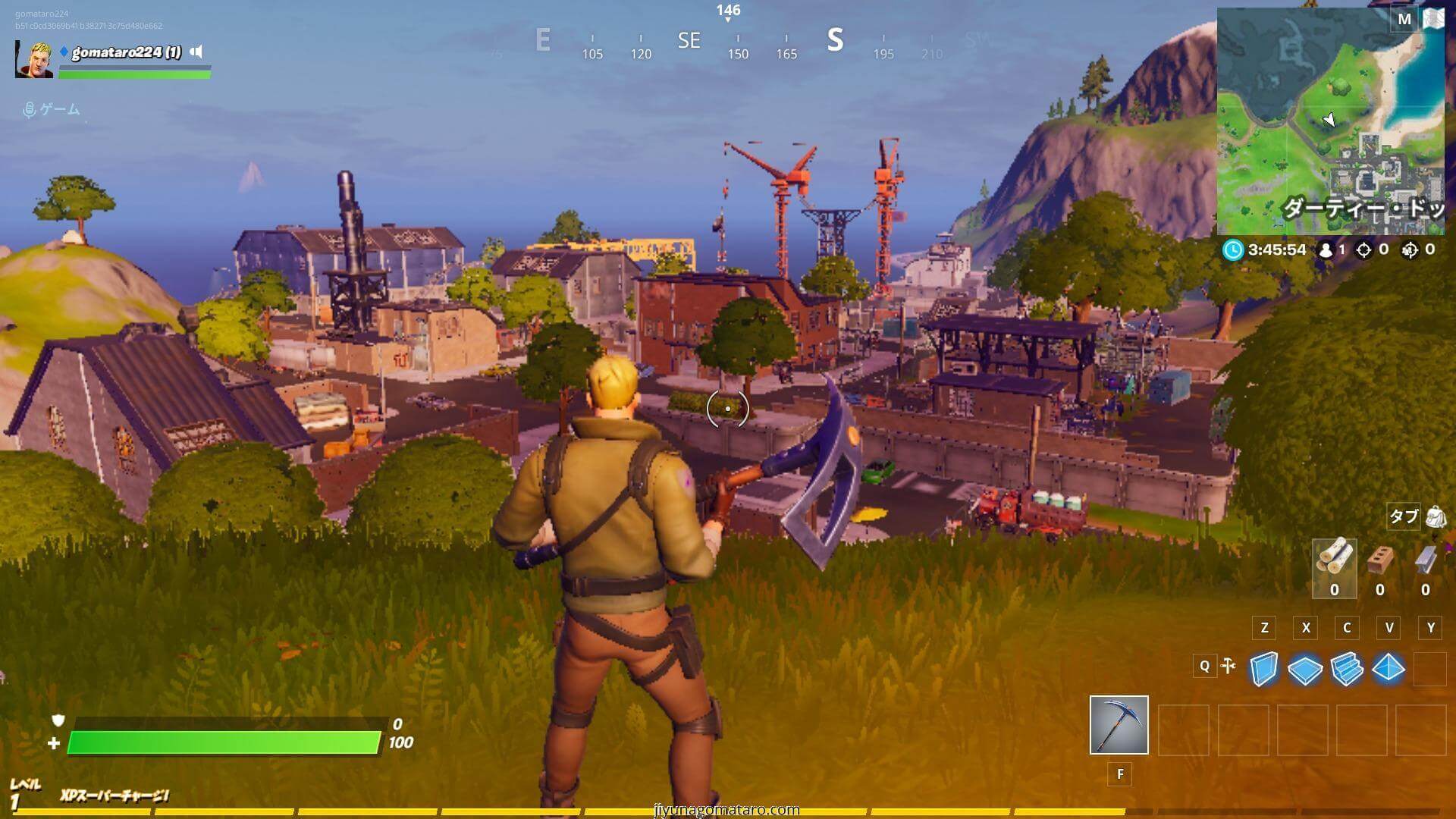
Task: Select the pickaxe hotbar slot
Action: click(x=1119, y=725)
